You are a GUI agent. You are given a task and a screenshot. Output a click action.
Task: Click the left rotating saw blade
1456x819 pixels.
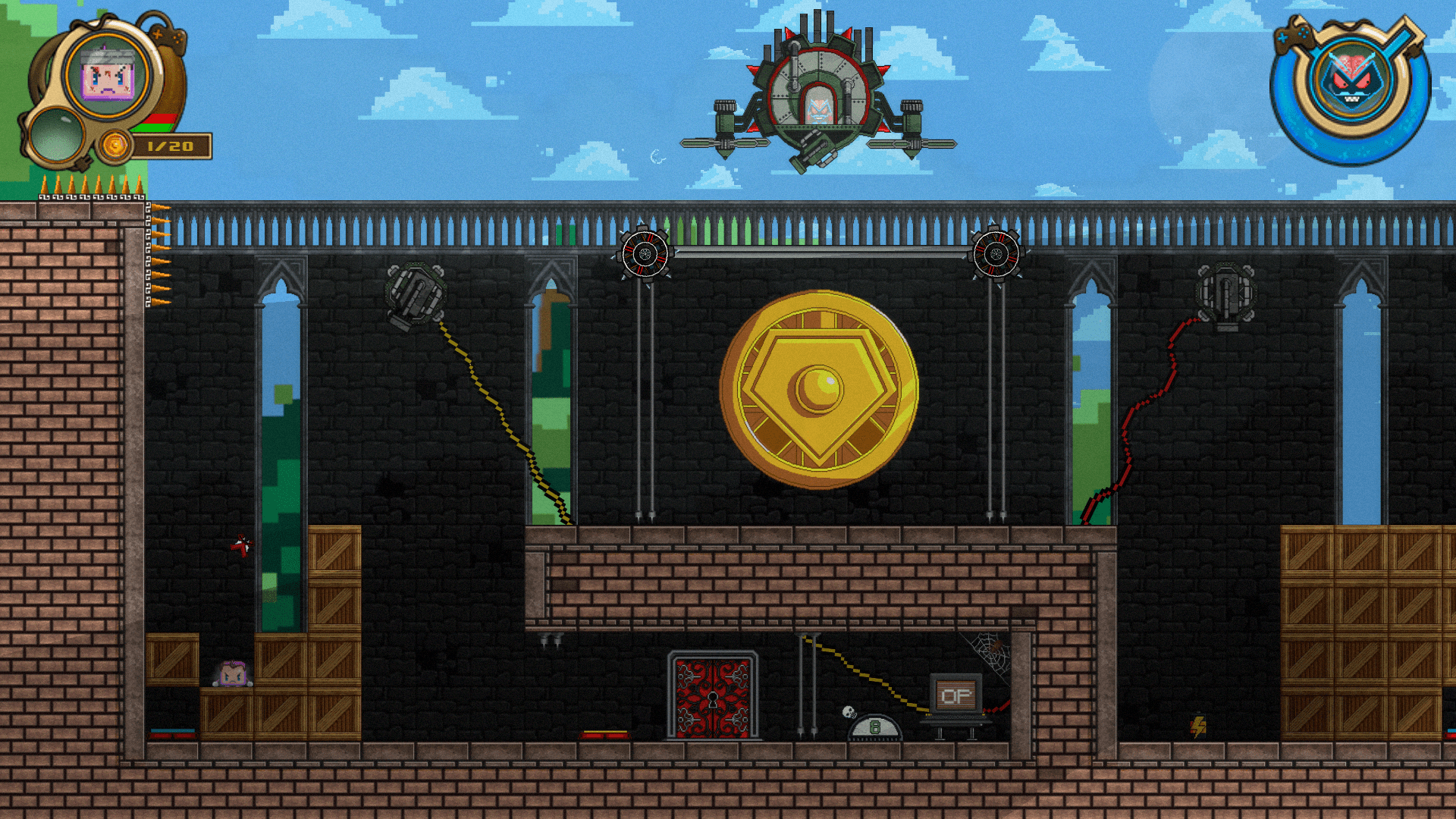646,254
